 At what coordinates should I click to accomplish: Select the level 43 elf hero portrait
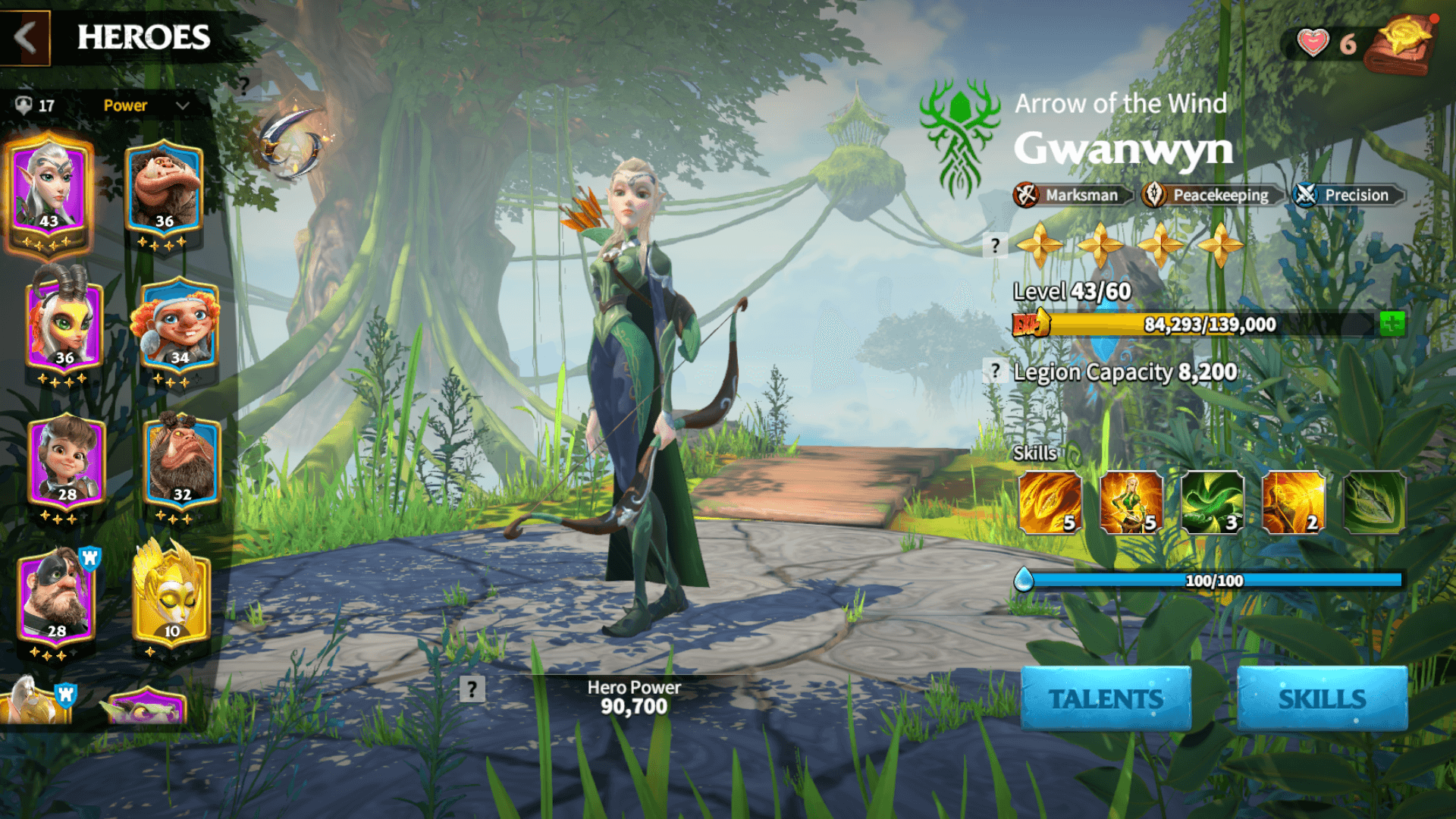point(49,190)
